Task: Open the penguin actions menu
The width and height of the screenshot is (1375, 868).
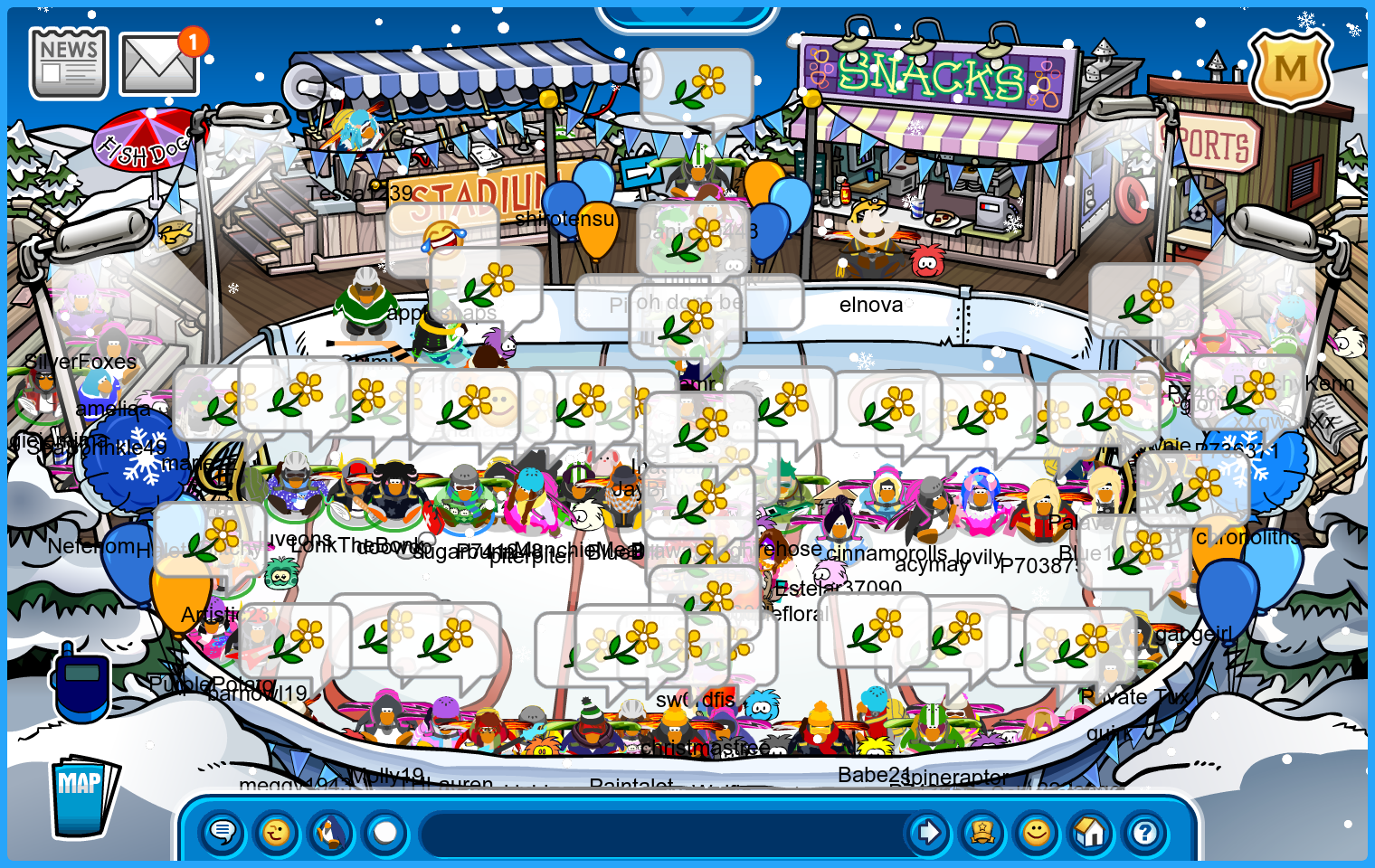Action: 331,832
